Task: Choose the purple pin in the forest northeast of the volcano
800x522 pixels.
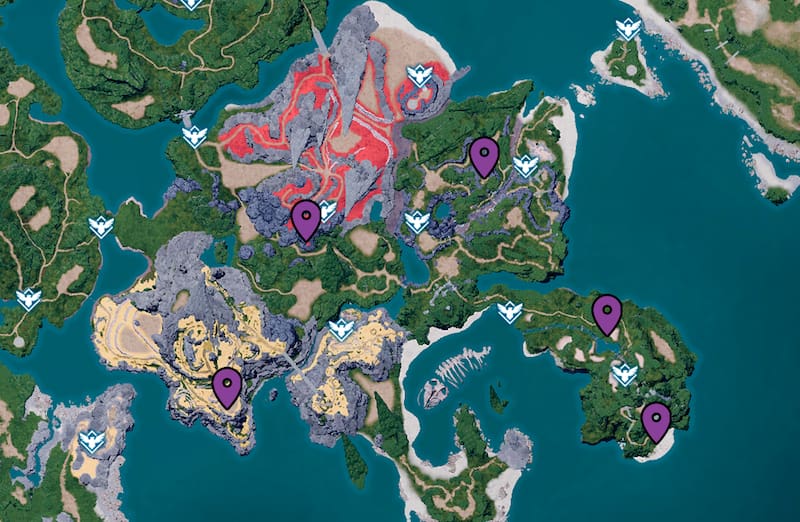Action: 485,155
